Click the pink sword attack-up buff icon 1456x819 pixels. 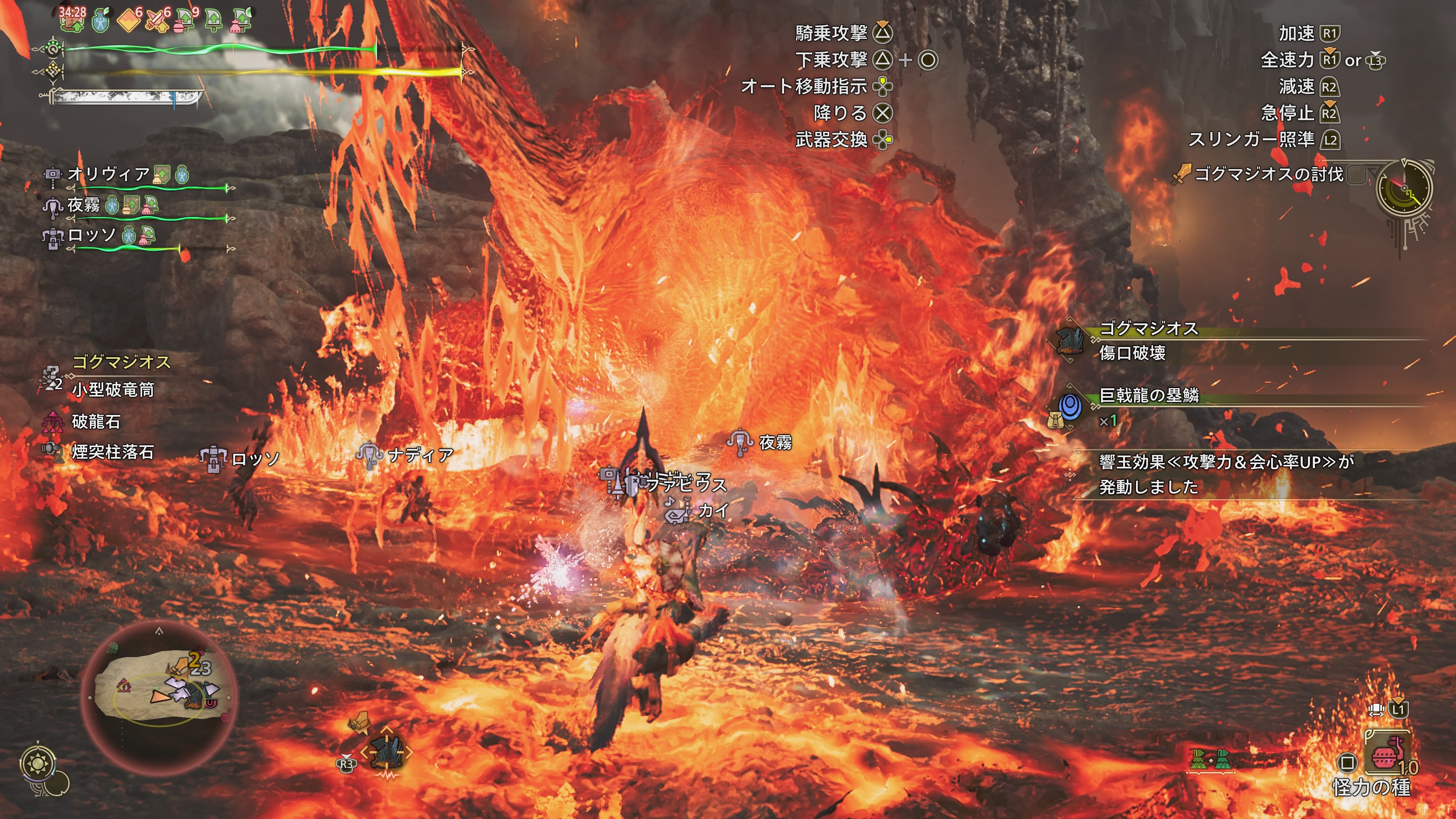158,20
